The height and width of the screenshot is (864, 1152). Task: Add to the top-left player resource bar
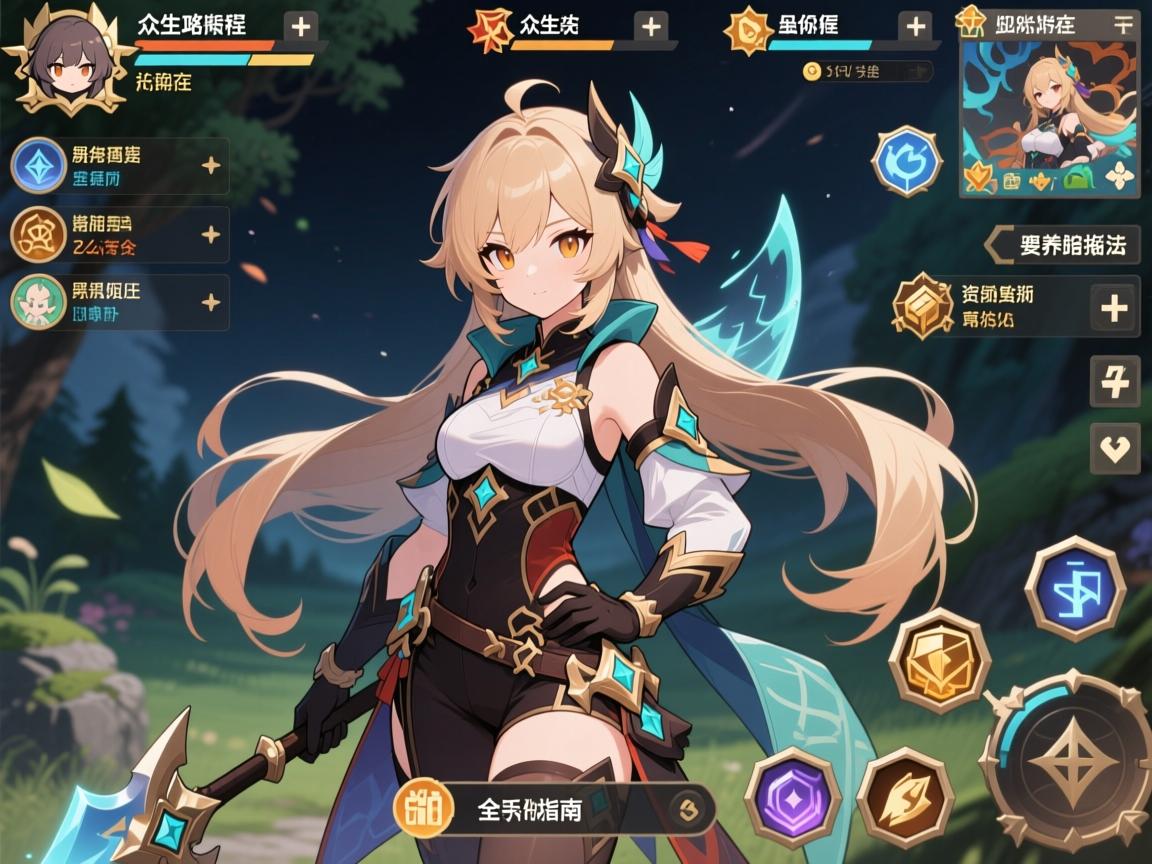tap(303, 27)
